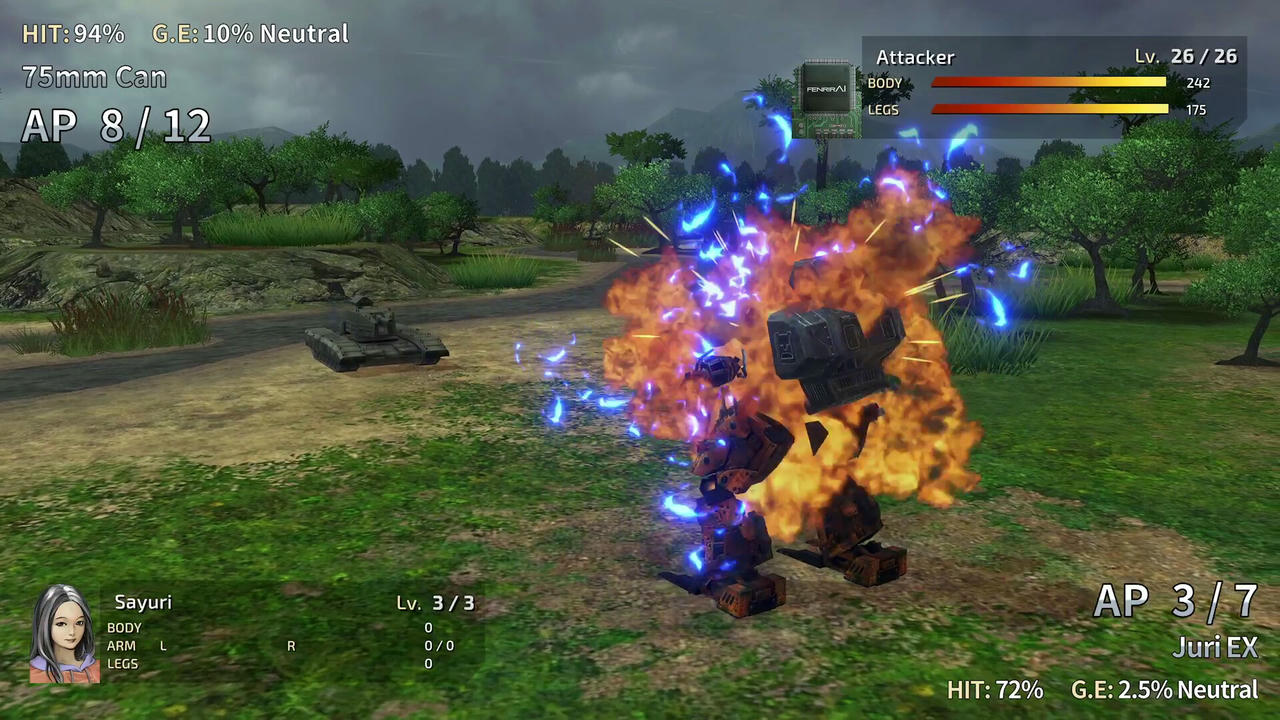The width and height of the screenshot is (1280, 720).
Task: Expand the ARM R slot details
Action: [x=291, y=645]
